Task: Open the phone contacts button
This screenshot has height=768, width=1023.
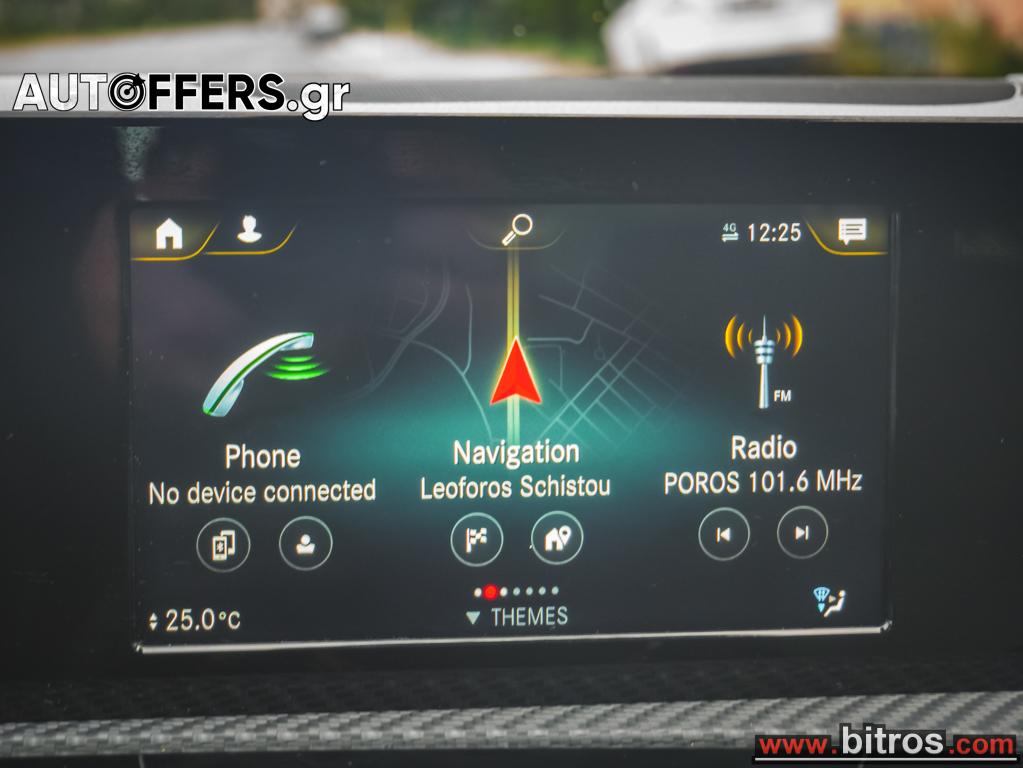Action: click(305, 544)
